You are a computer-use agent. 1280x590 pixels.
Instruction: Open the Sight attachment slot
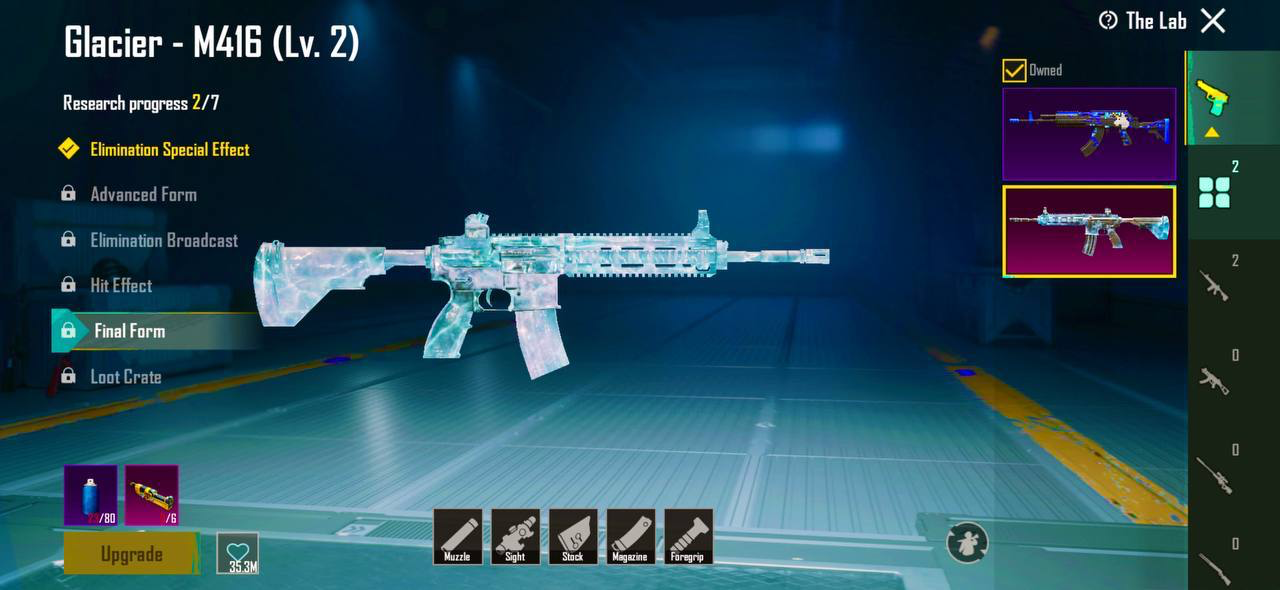point(515,537)
